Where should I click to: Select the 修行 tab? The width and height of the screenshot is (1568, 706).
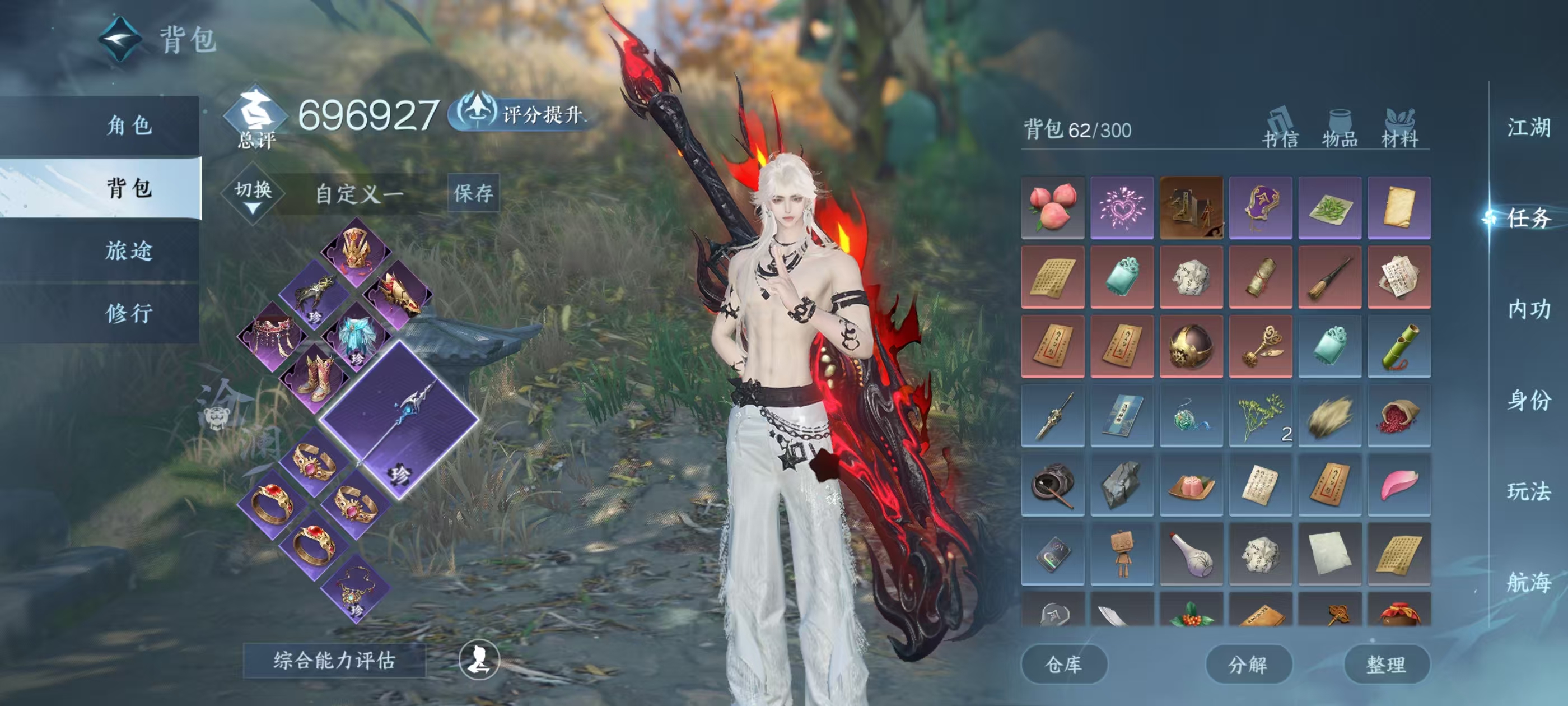(x=128, y=313)
